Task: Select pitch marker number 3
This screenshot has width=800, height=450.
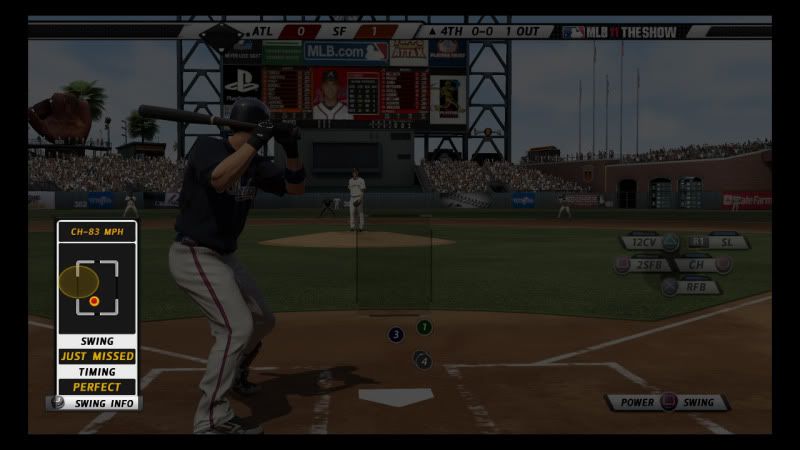Action: pos(396,334)
